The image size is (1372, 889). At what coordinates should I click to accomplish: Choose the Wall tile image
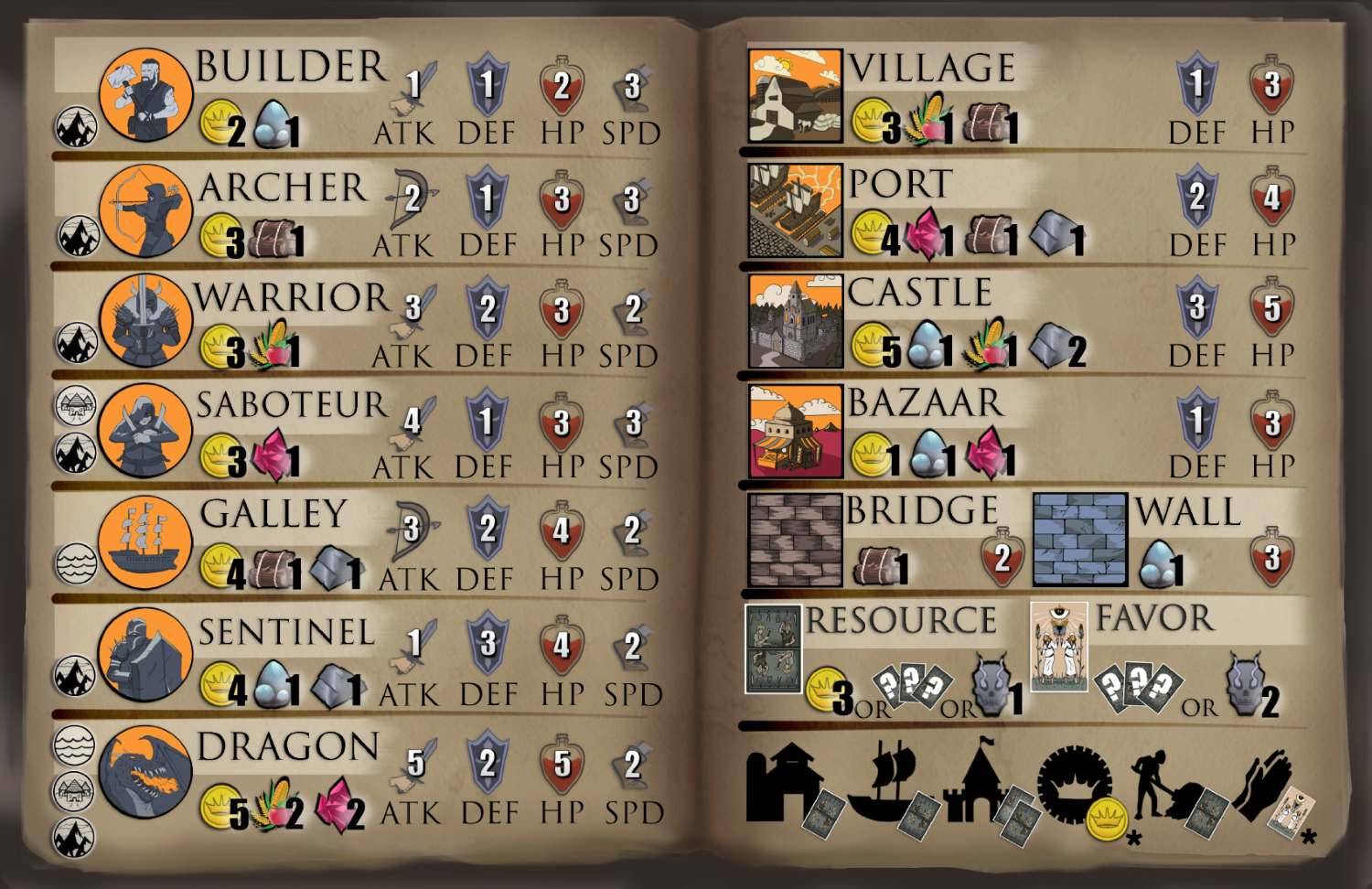(1079, 540)
